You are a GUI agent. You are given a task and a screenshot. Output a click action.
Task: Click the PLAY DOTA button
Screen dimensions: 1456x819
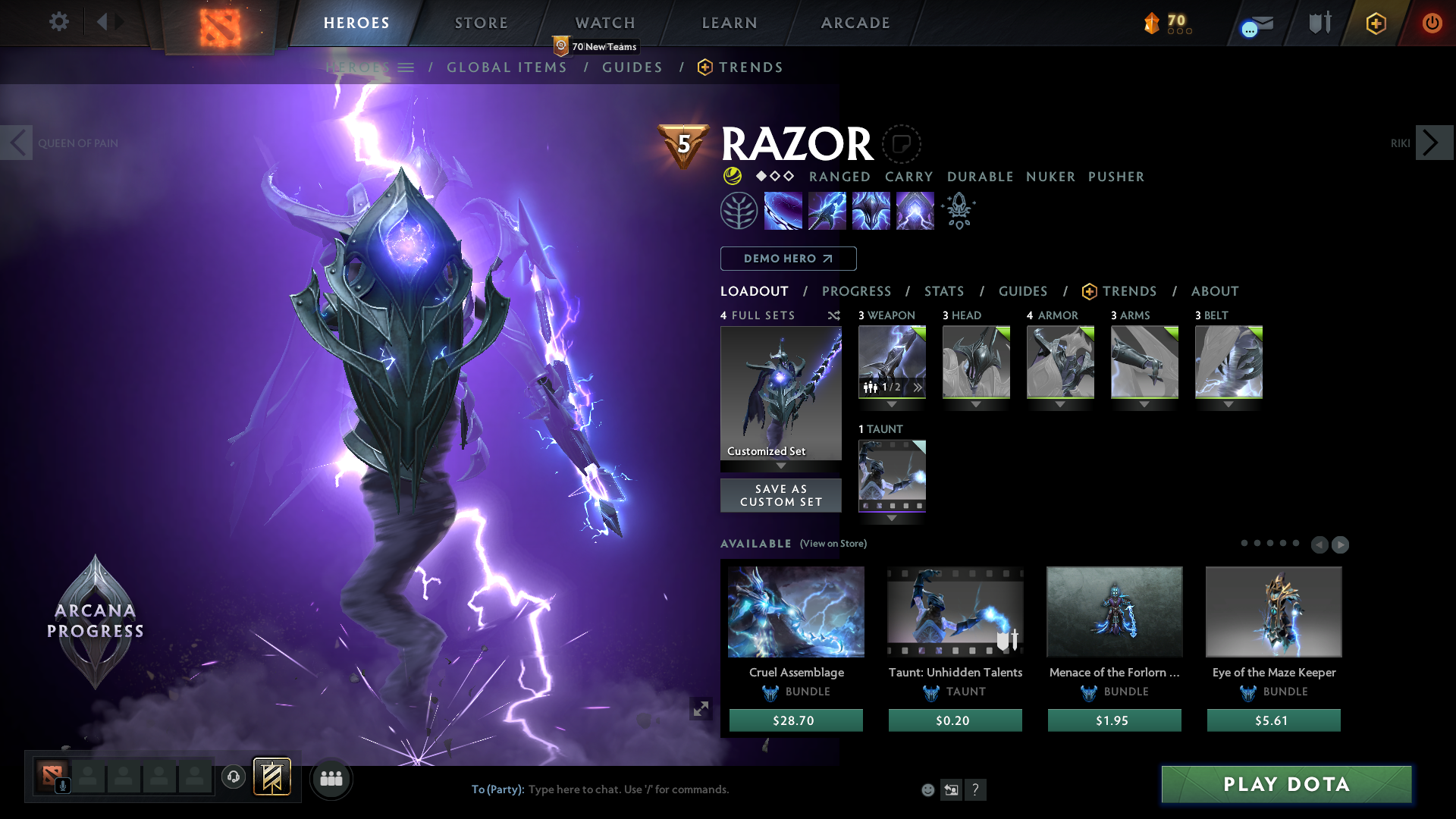1286,784
